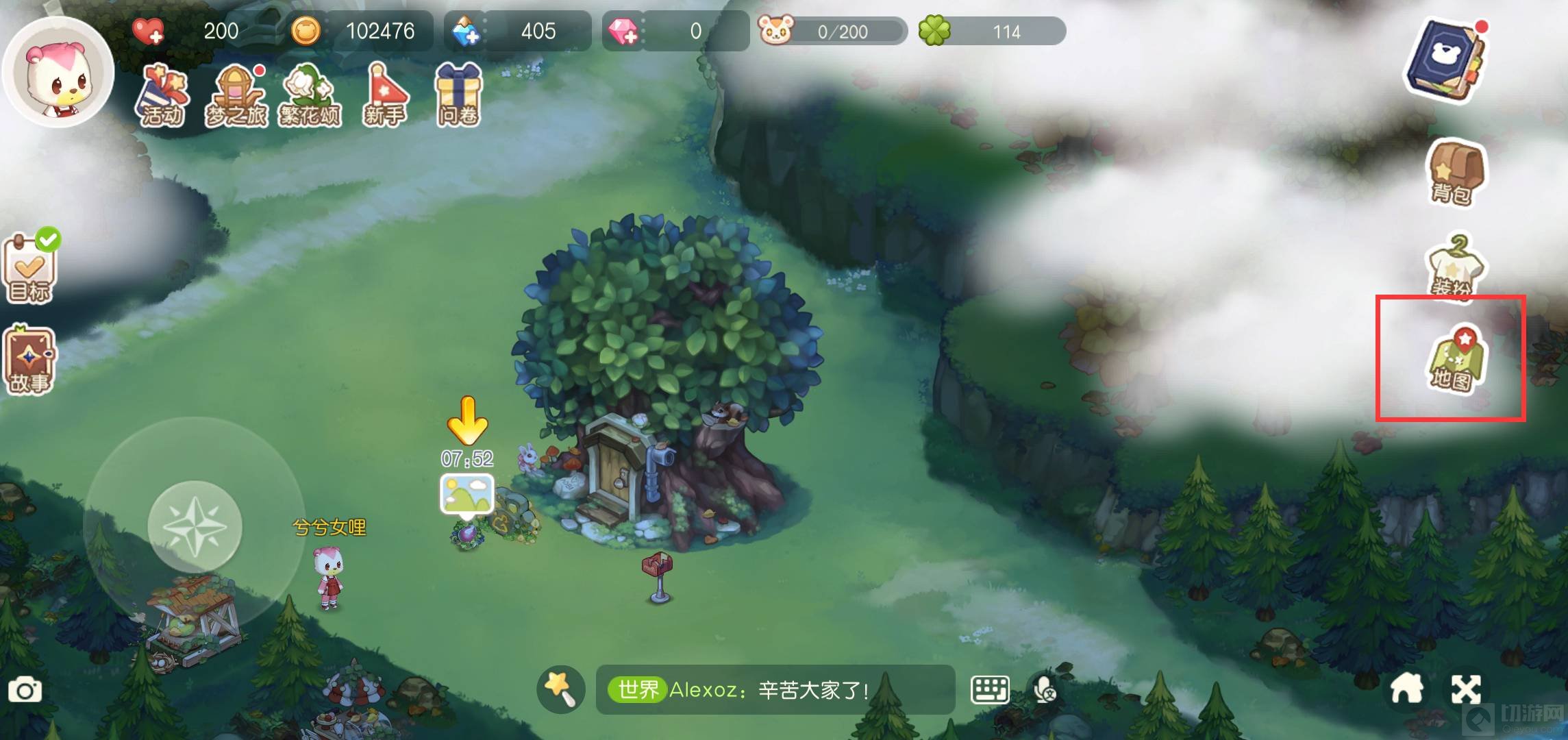Open the 新手 beginner guide
This screenshot has height=740, width=1568.
coord(384,96)
